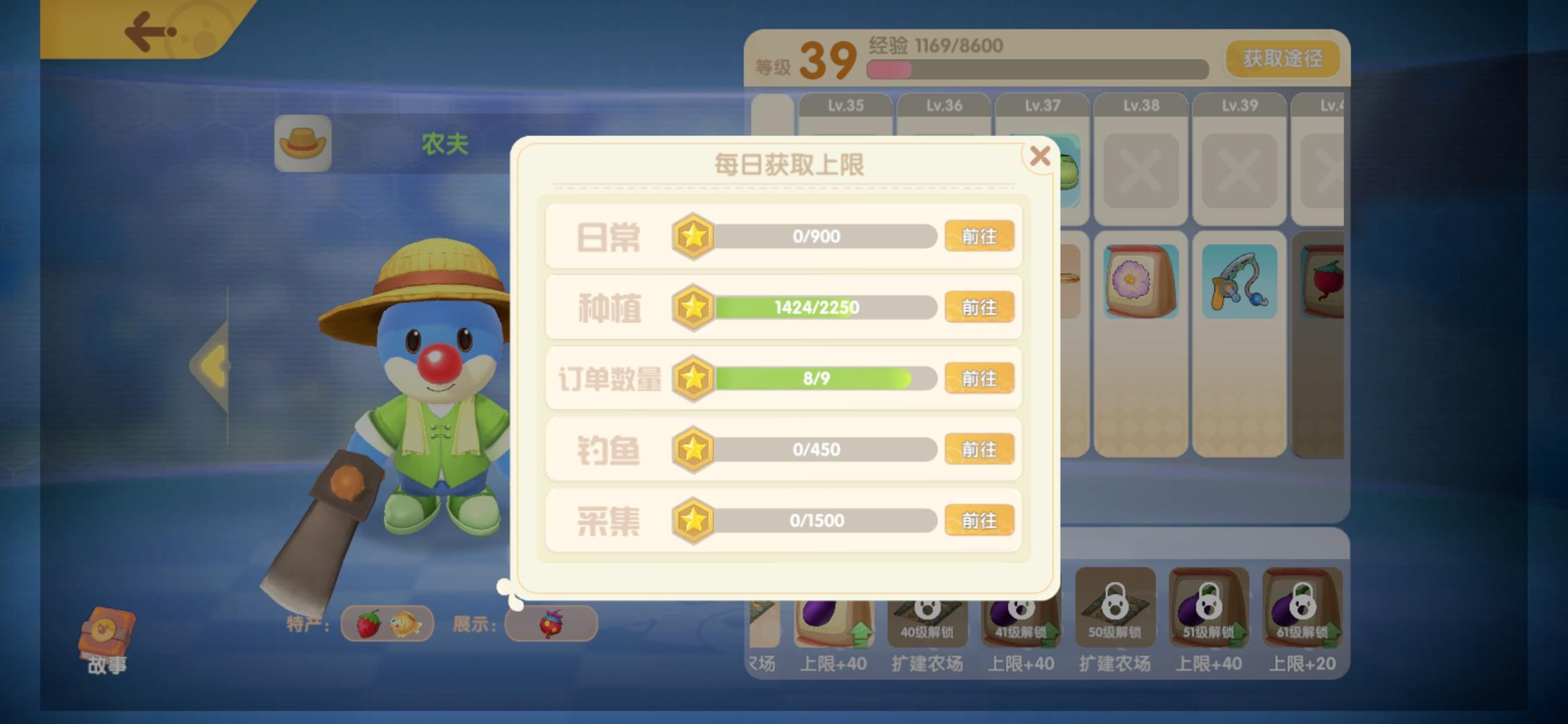Open 获取途径 in the top right
The width and height of the screenshot is (1568, 724).
click(x=1282, y=59)
